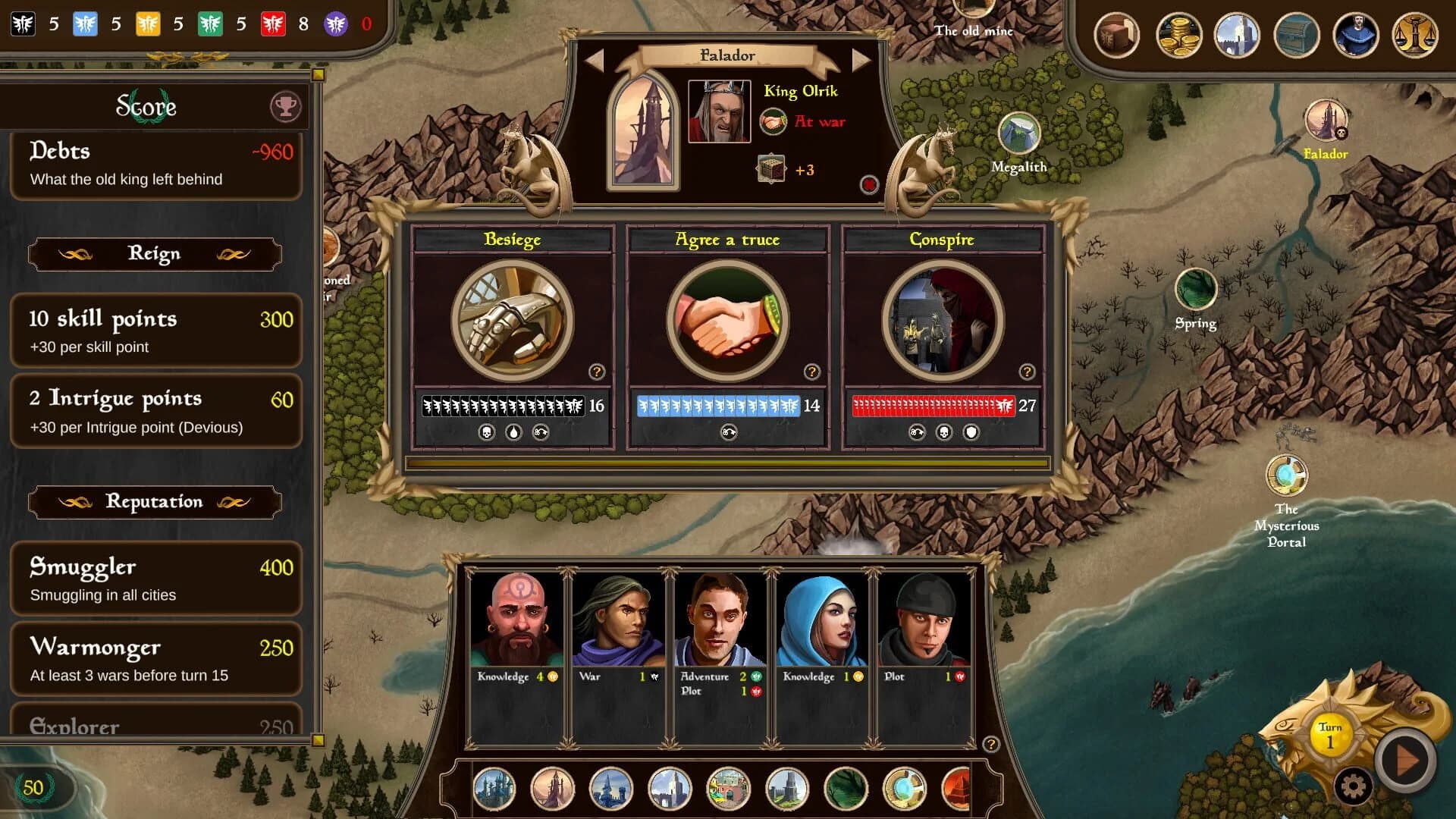Open the advisor portrait icon in top-right toolbar

click(1357, 34)
